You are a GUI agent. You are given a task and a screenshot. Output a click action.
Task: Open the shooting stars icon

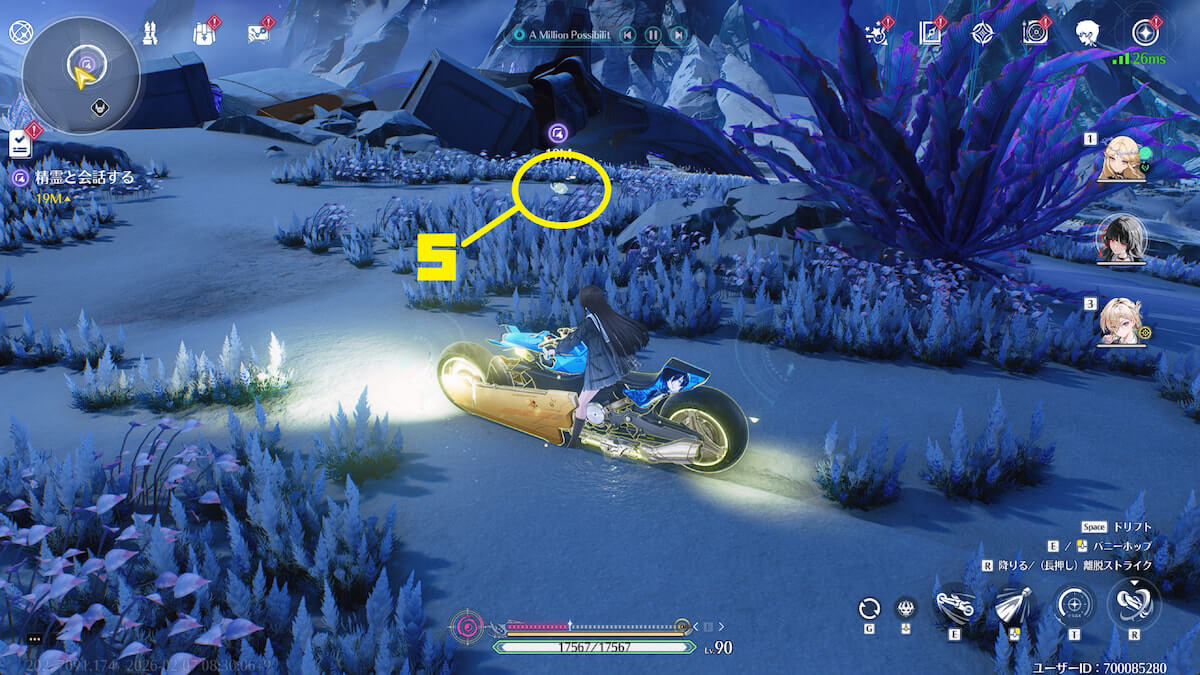[875, 33]
